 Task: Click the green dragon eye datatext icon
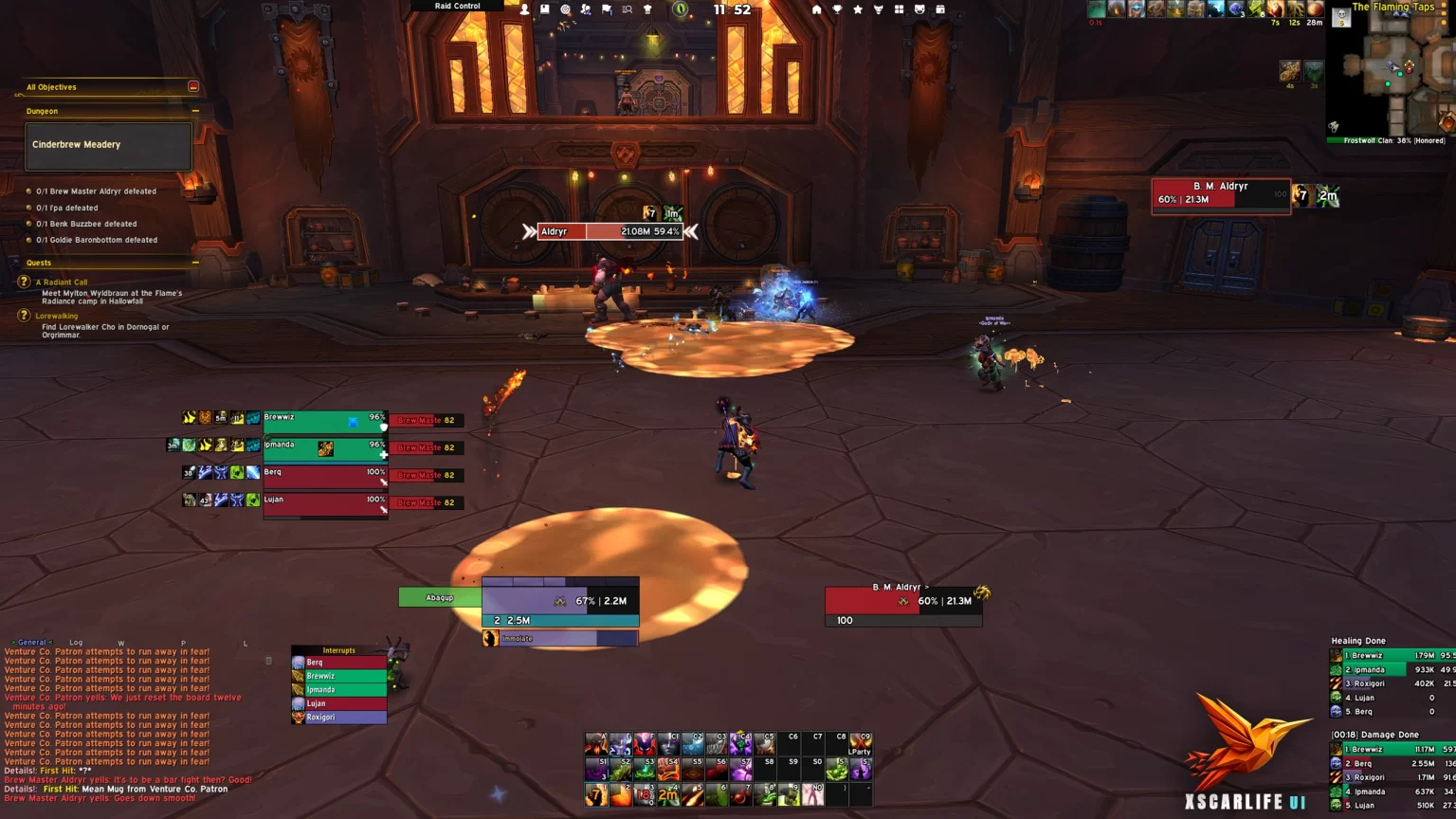click(681, 9)
